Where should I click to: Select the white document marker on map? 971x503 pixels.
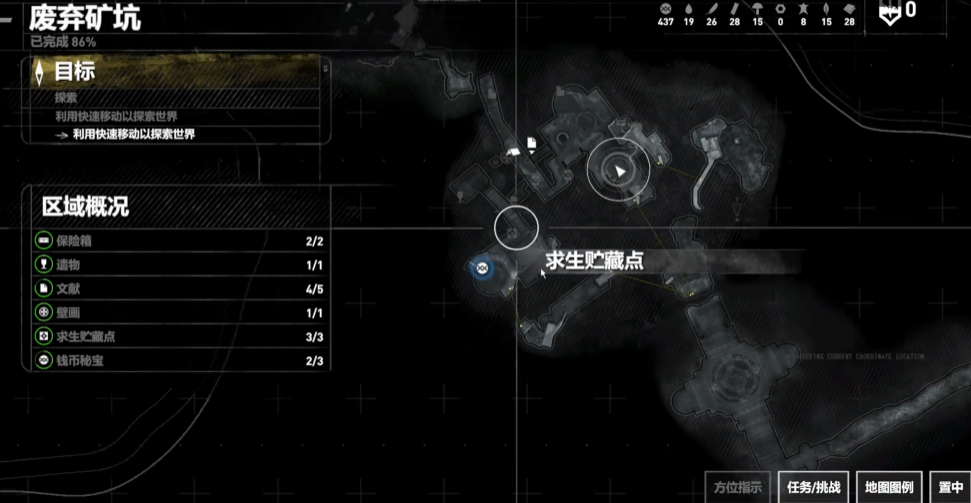[532, 144]
